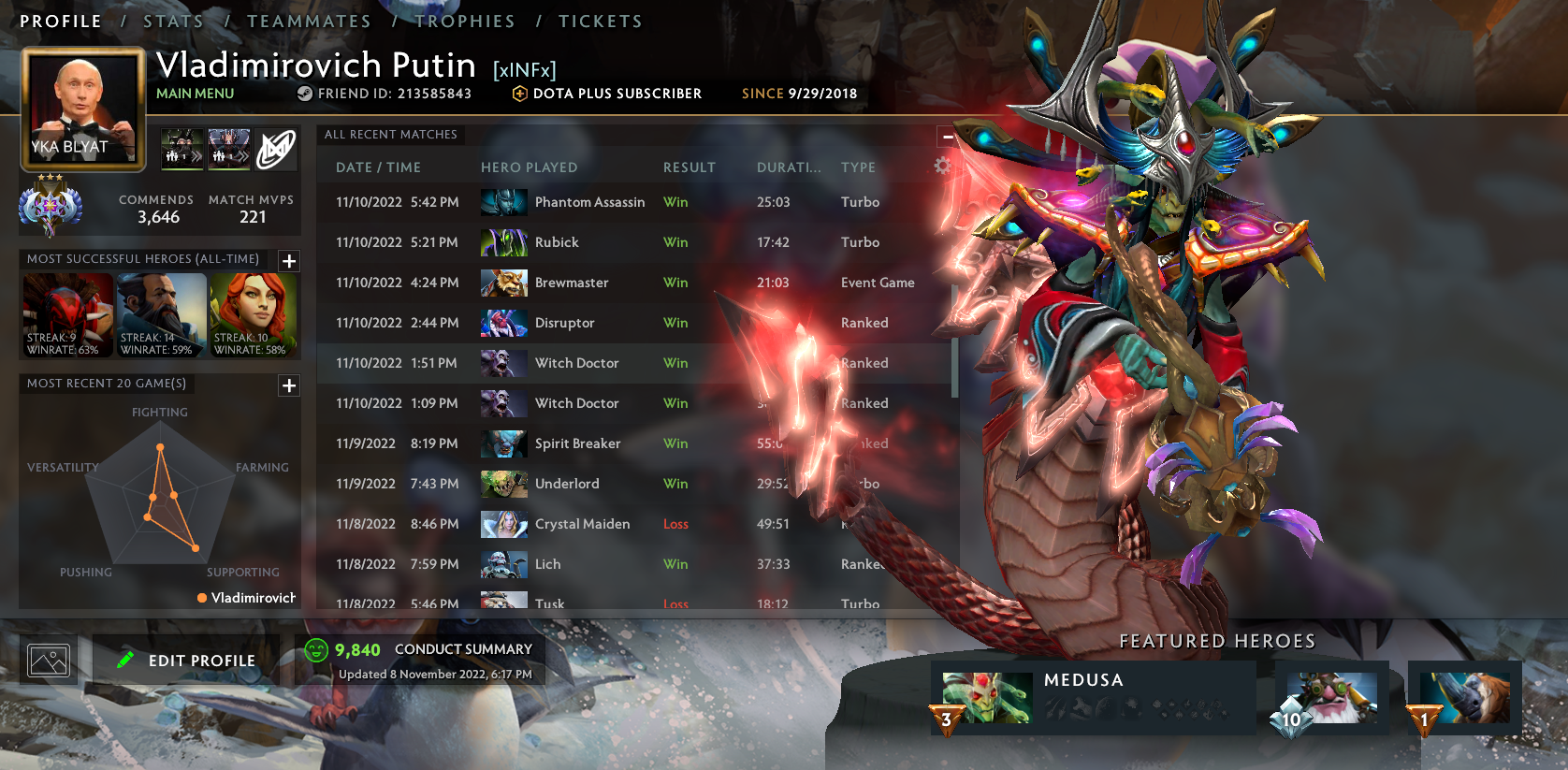Open the Dota Plus Subscriber badge icon
Screen dimensions: 1568x770
tap(518, 94)
